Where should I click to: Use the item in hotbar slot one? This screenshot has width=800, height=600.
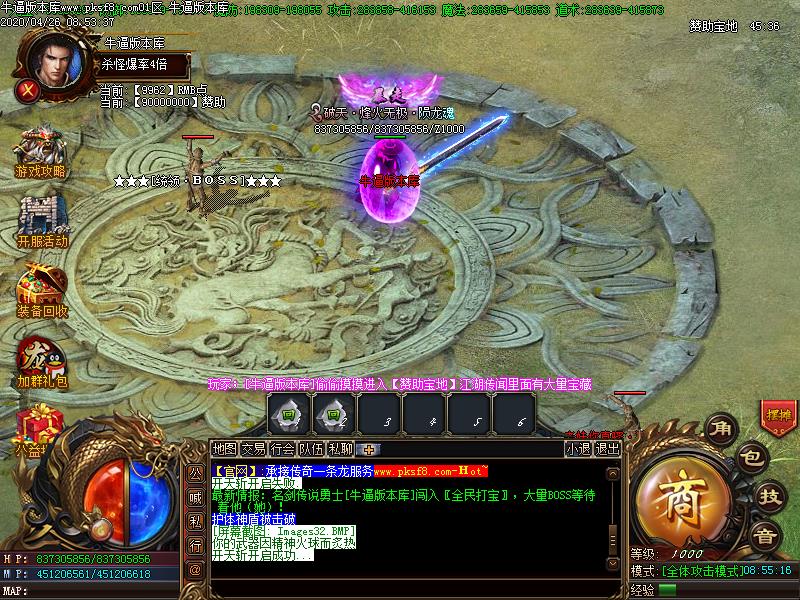288,413
